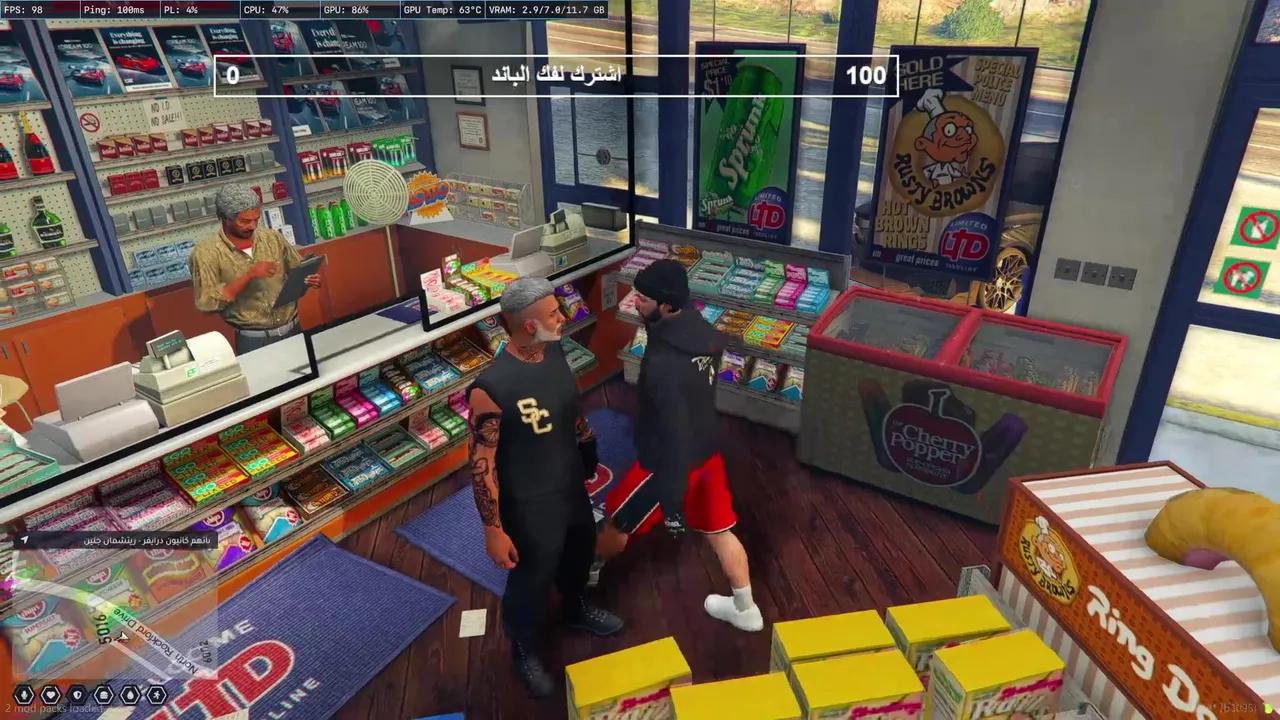Viewport: 1280px width, 720px height.
Task: Click the thirst water-drop status icon
Action: tap(130, 693)
